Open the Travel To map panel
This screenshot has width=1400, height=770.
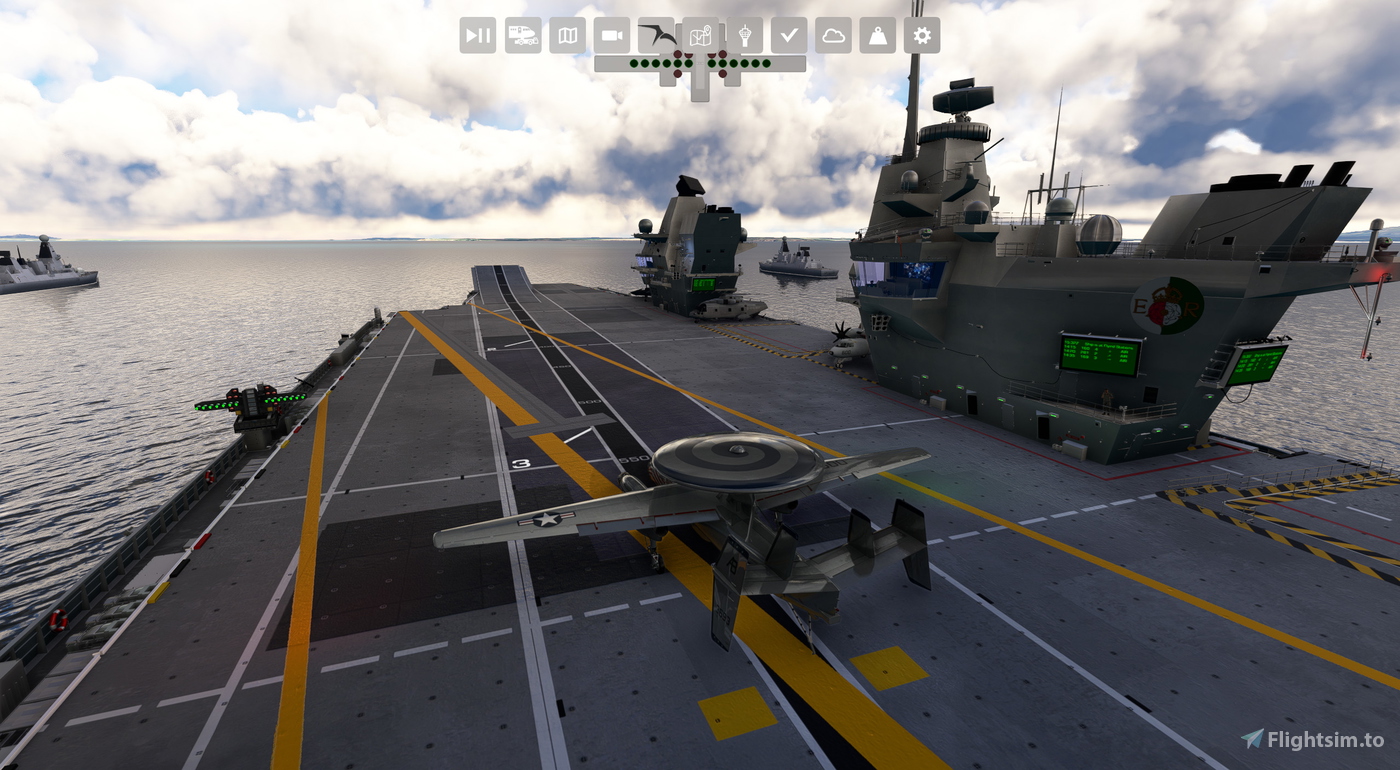pyautogui.click(x=701, y=35)
